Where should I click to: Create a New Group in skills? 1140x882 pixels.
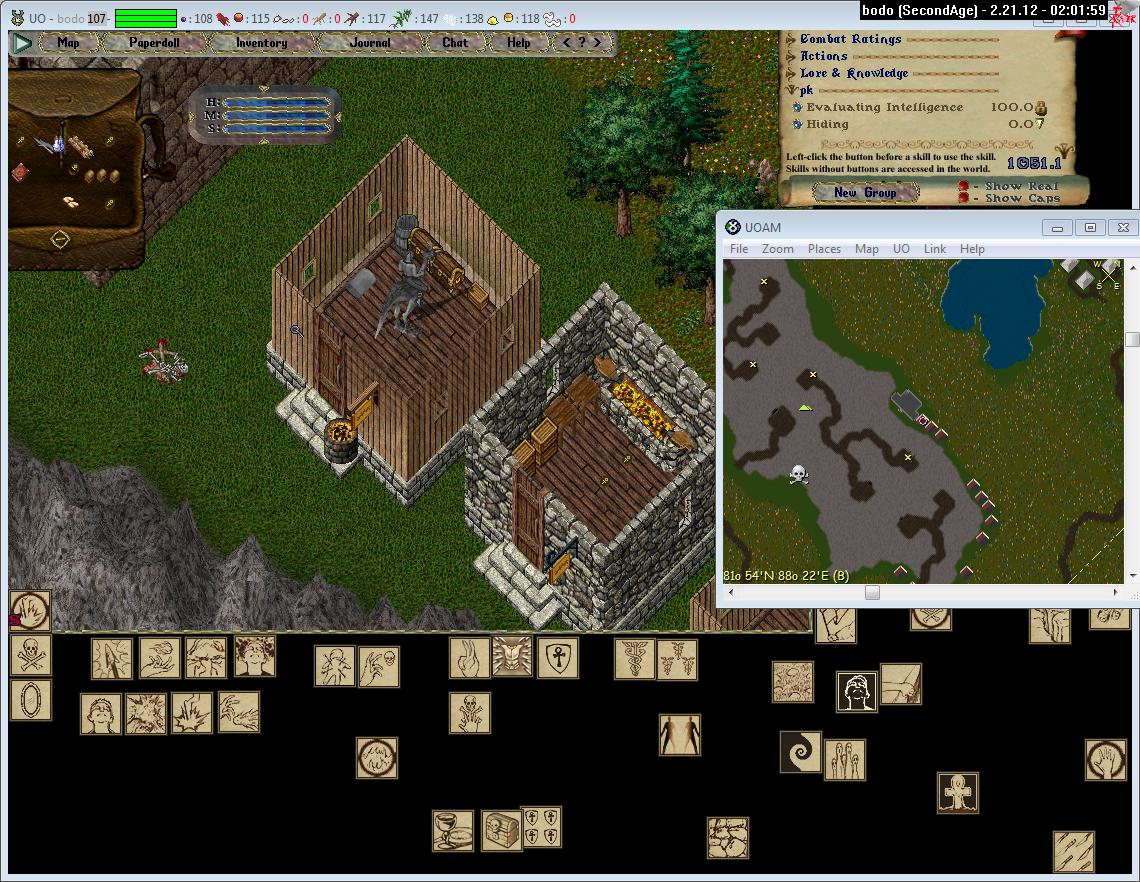click(x=865, y=193)
